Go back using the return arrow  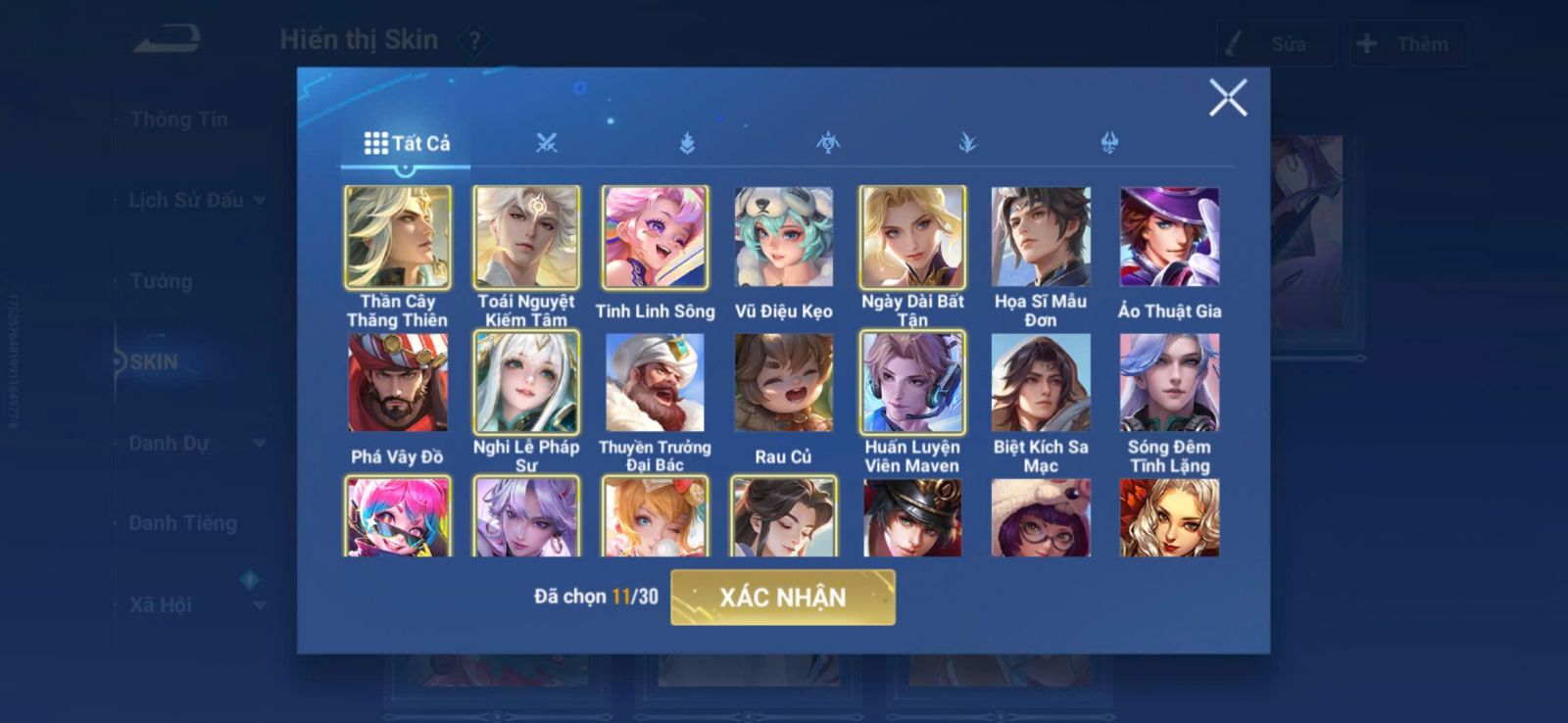[x=168, y=39]
